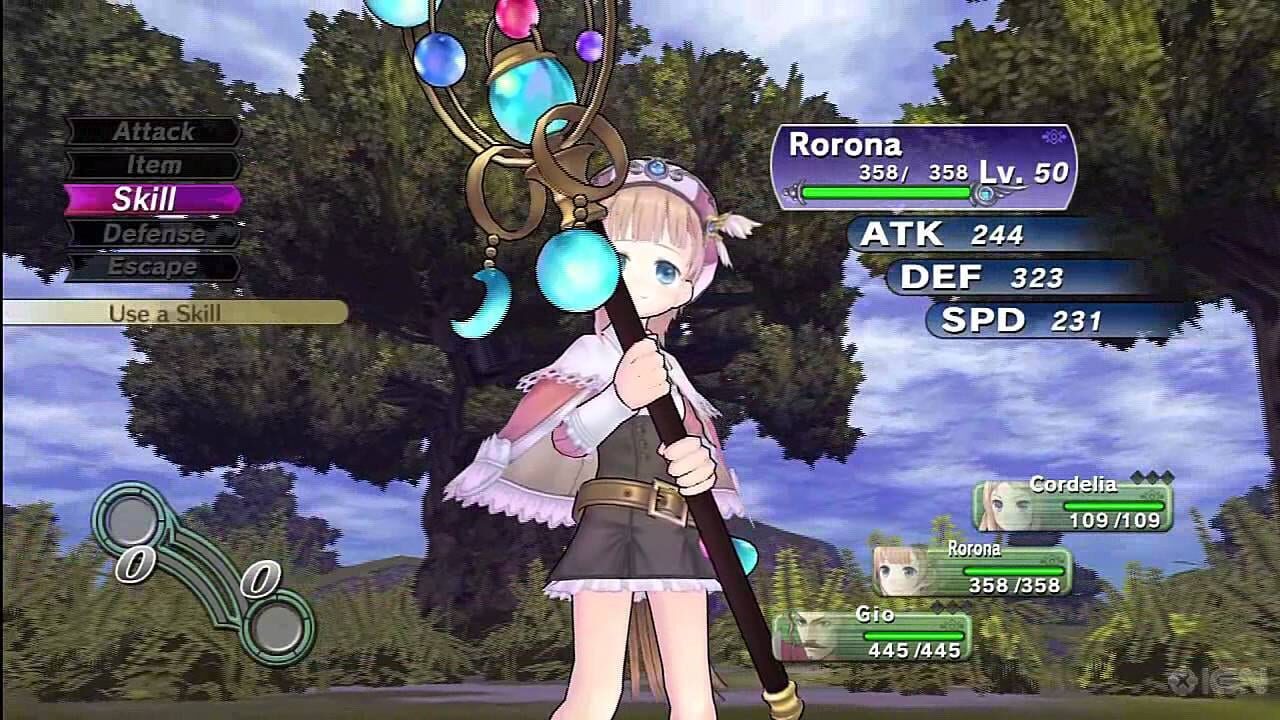
Task: Click the snowflake status icon on Rorona's panel
Action: click(1055, 138)
